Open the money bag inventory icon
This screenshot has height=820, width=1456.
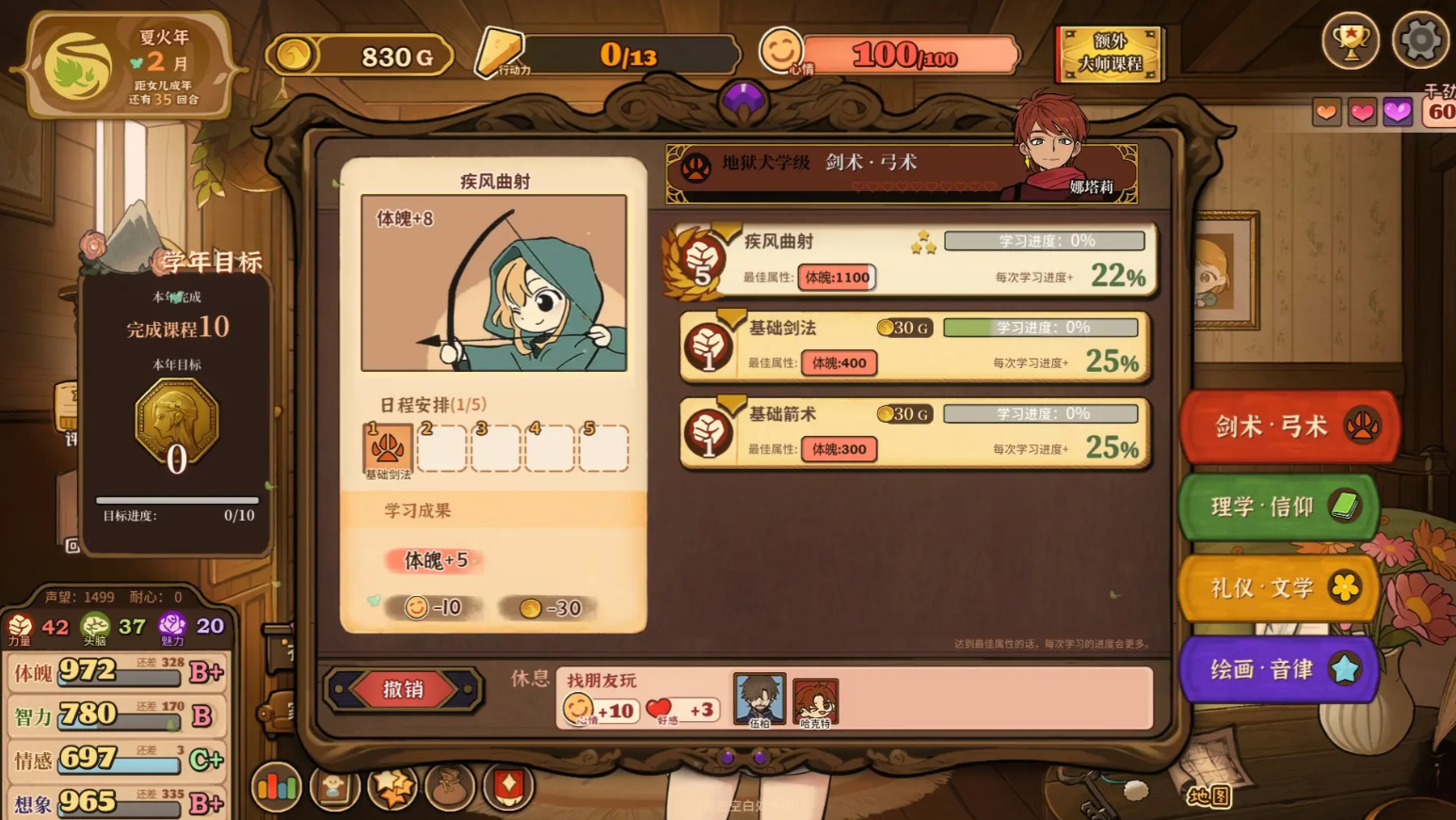450,786
